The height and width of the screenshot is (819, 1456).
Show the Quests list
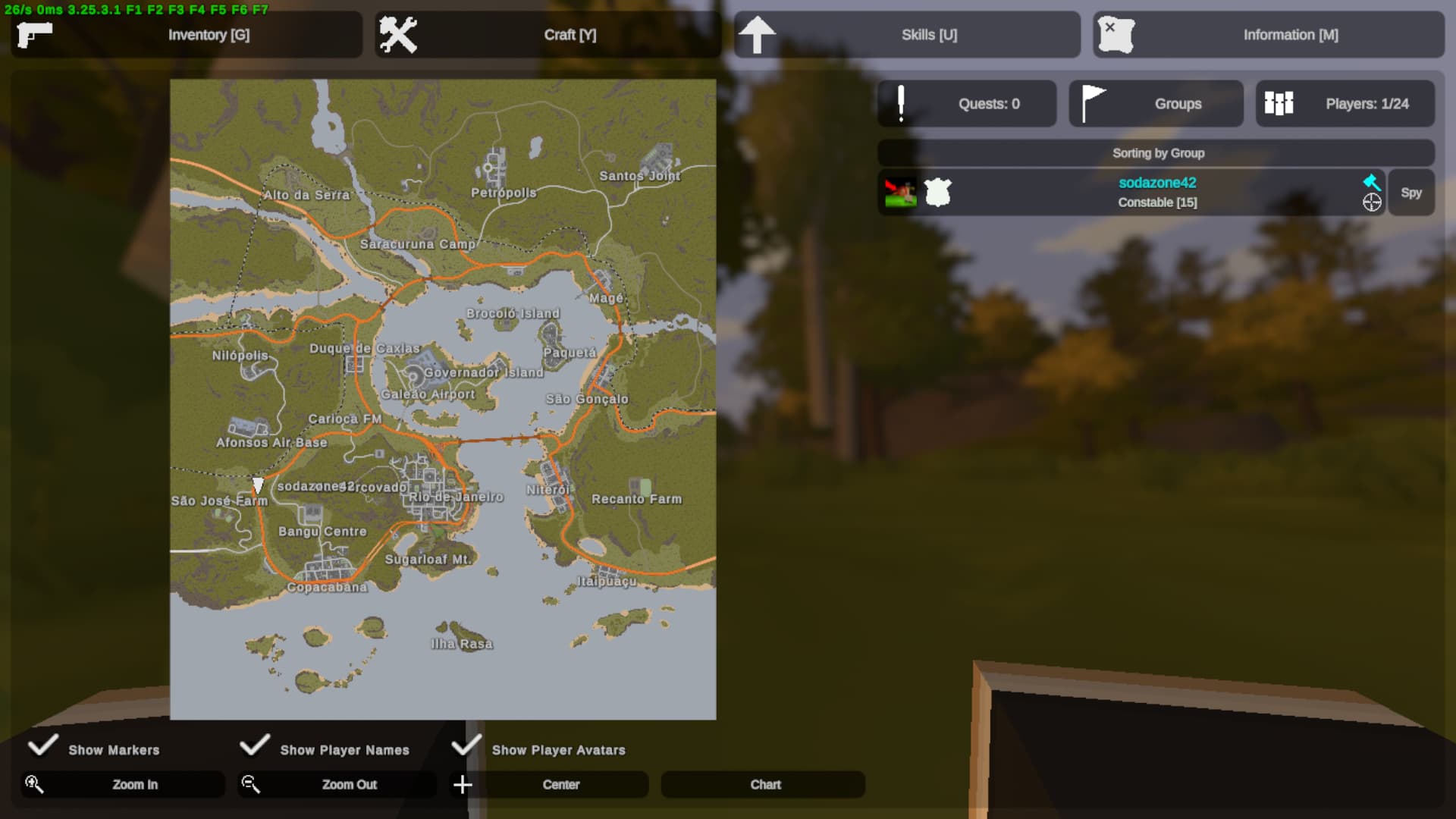[x=967, y=104]
